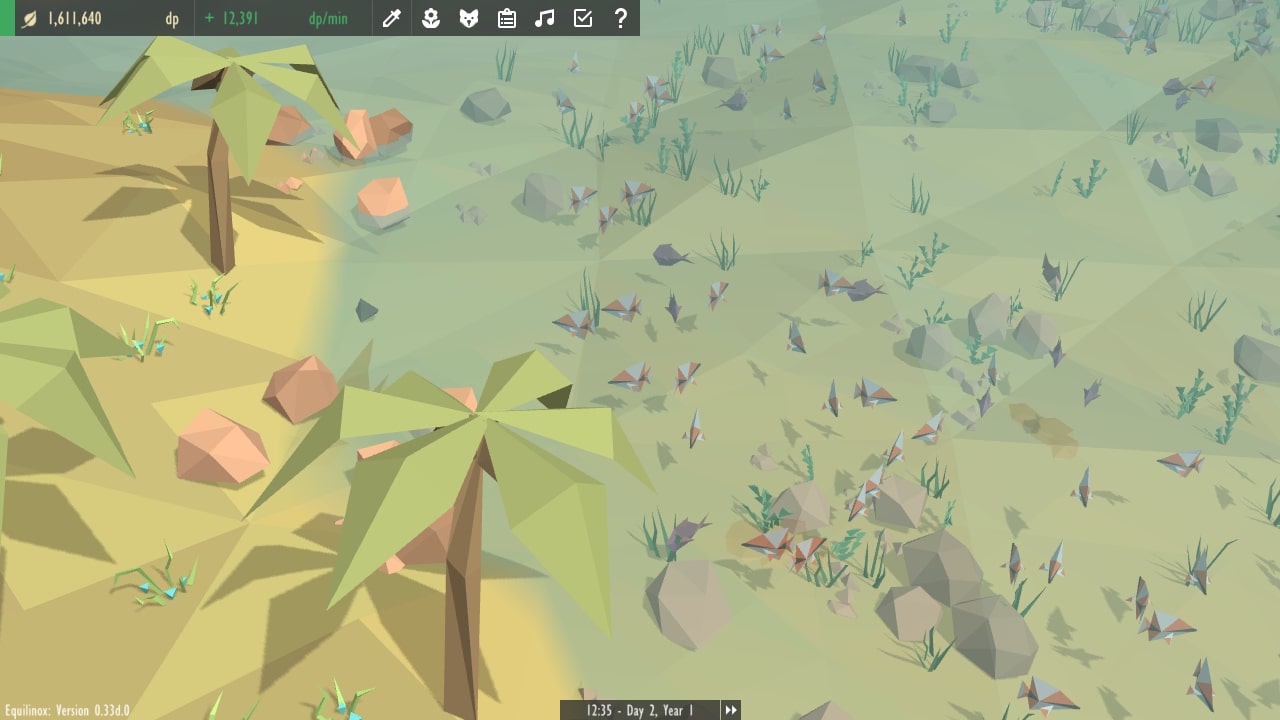Viewport: 1280px width, 720px height.
Task: Select the eyedropper tool icon
Action: tap(392, 18)
